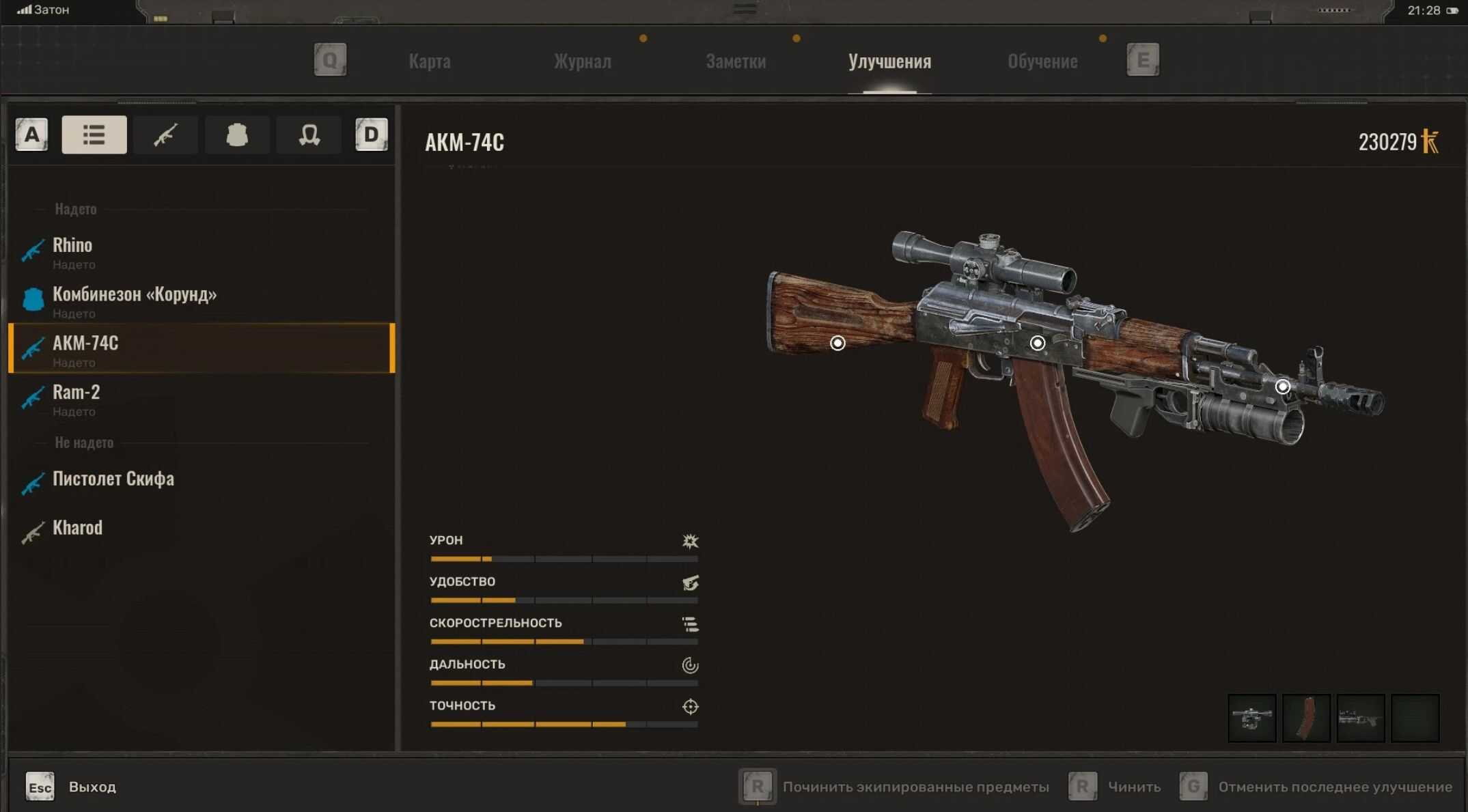
Task: Choose the Комбинезон «Корунд» suit entry
Action: (x=135, y=301)
